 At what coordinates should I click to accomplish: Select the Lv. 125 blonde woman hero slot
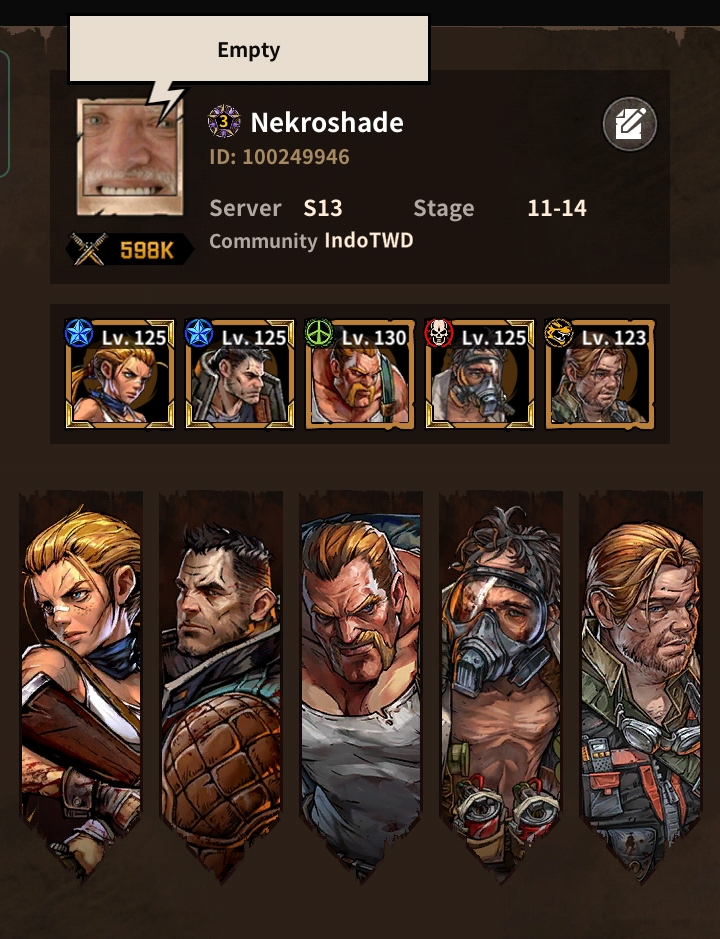pos(120,375)
